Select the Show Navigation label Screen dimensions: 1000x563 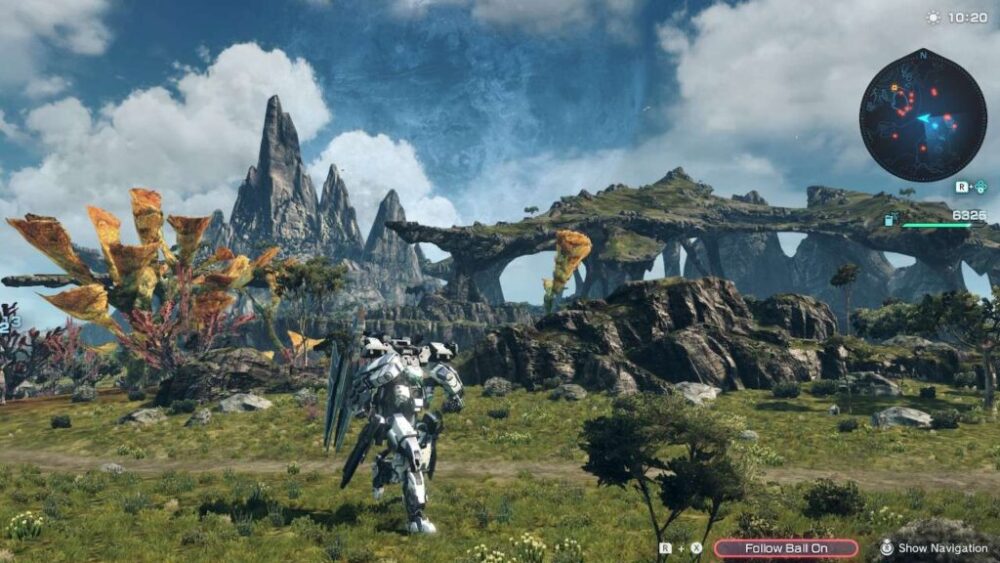coord(942,548)
